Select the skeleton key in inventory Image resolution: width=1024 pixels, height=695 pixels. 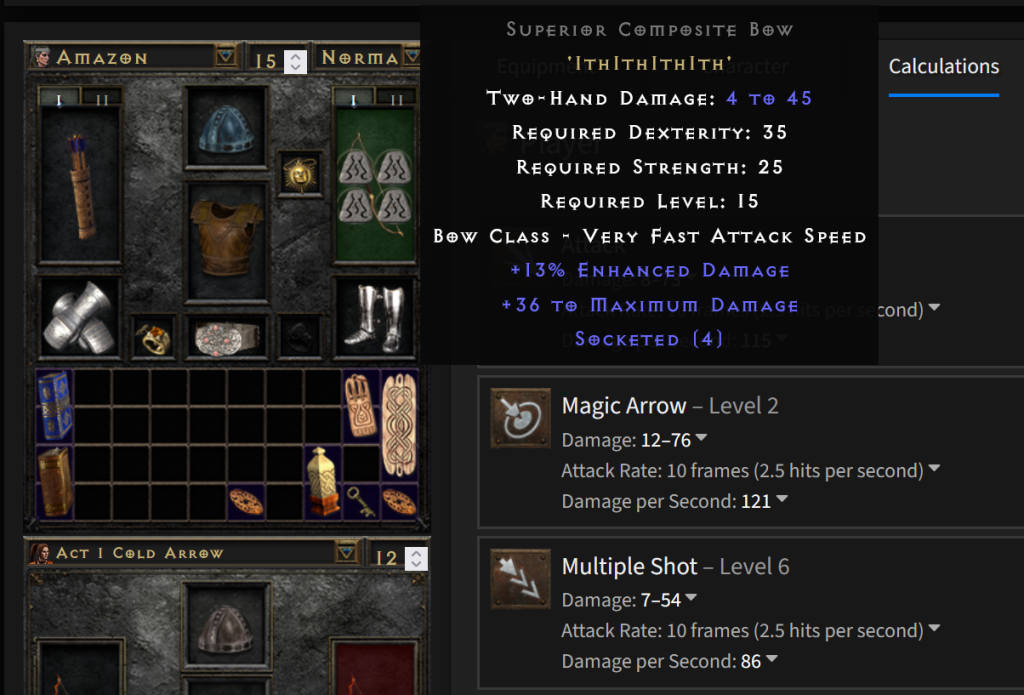tap(362, 501)
